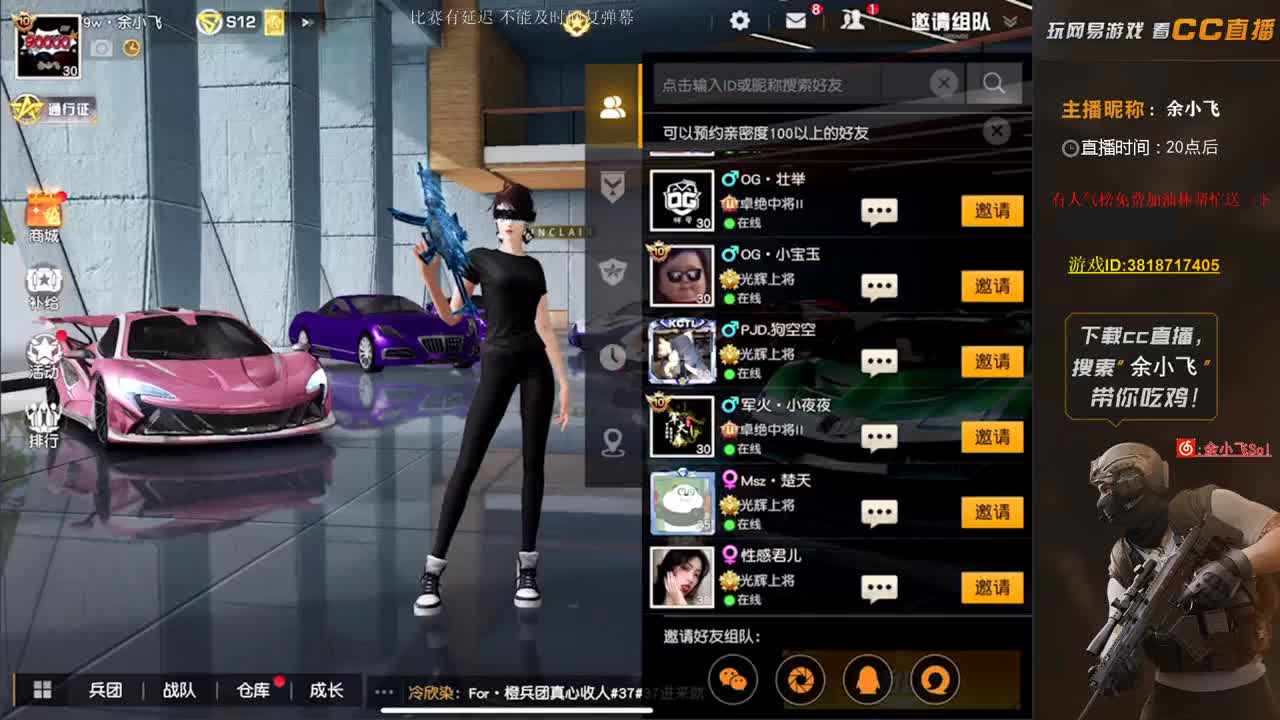The width and height of the screenshot is (1280, 720).
Task: Clear the friend search input with the X
Action: click(943, 84)
